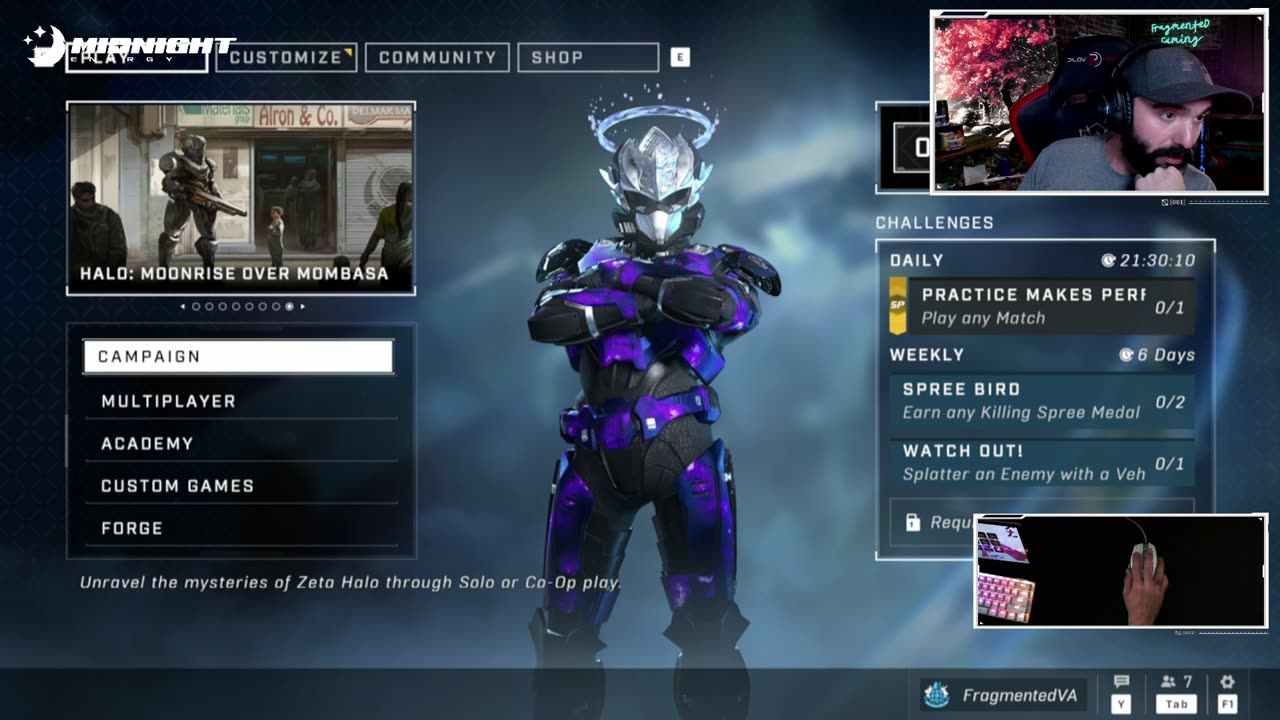The height and width of the screenshot is (720, 1280).
Task: View the Practice Makes Perfect daily challenge
Action: coord(1041,306)
